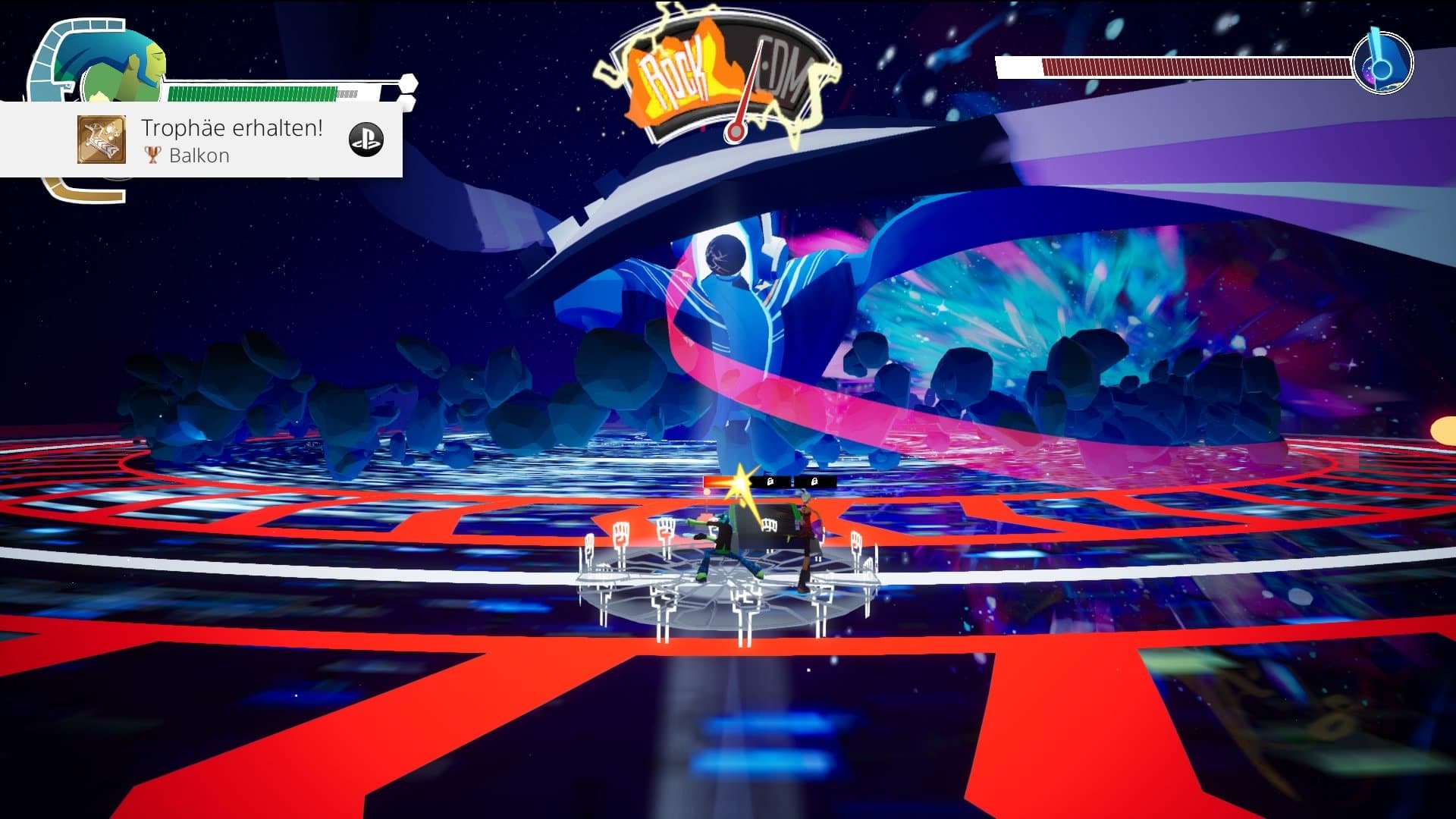The height and width of the screenshot is (819, 1456).
Task: Click the PlayStation logo on the trophy popup
Action: click(366, 140)
